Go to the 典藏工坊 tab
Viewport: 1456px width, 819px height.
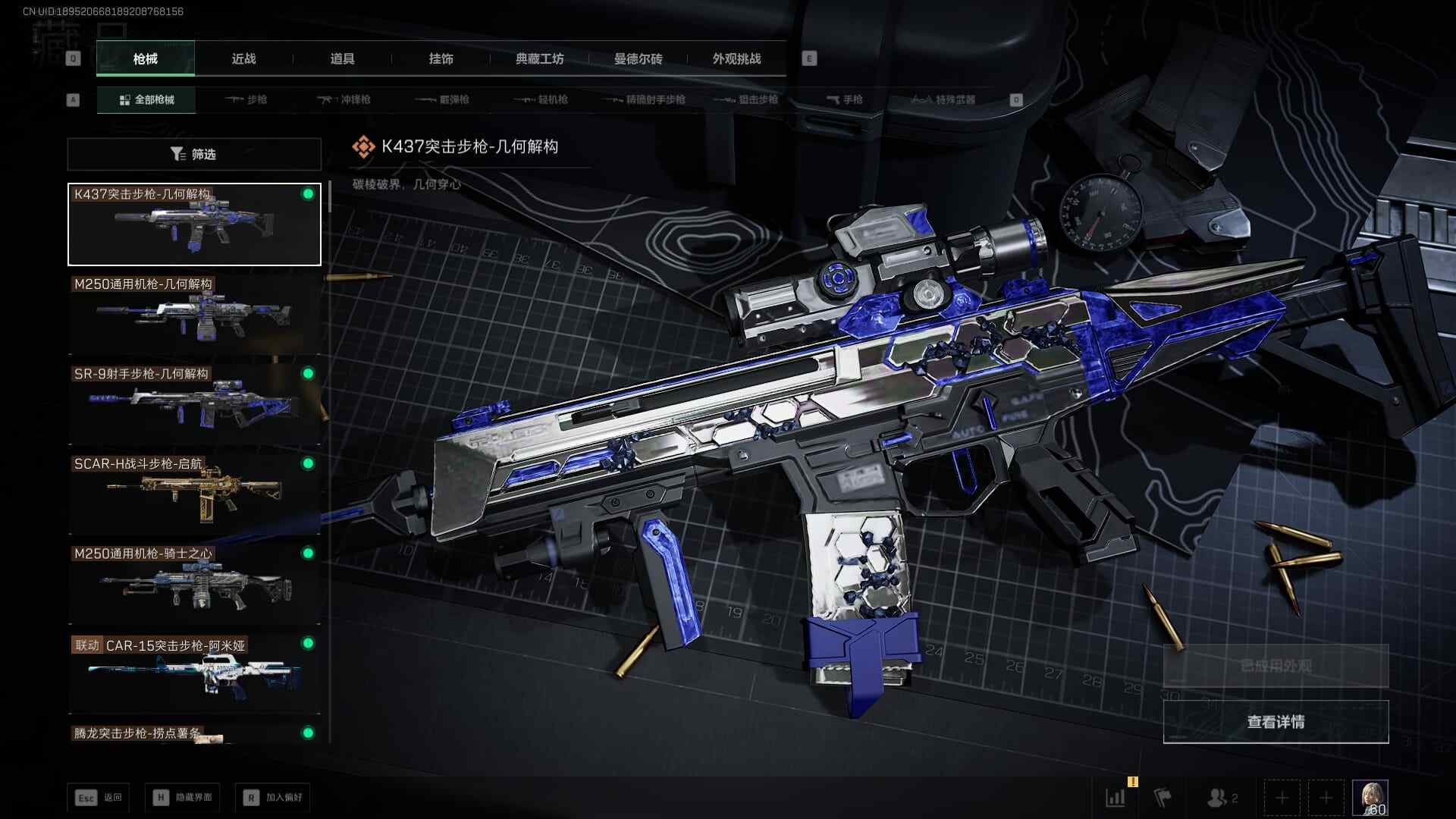pos(539,59)
